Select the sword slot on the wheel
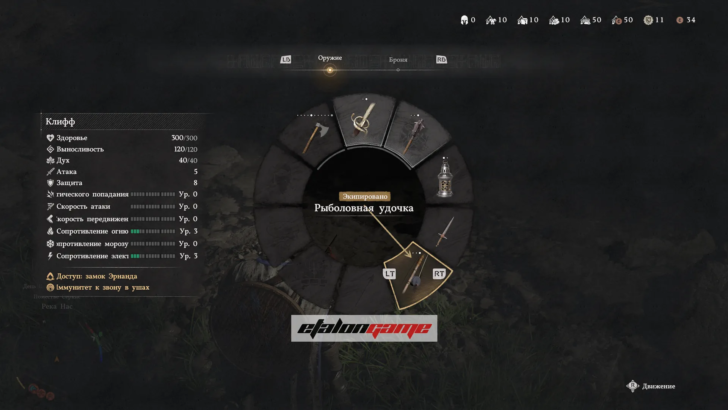Viewport: 728px width, 410px height. click(x=445, y=232)
